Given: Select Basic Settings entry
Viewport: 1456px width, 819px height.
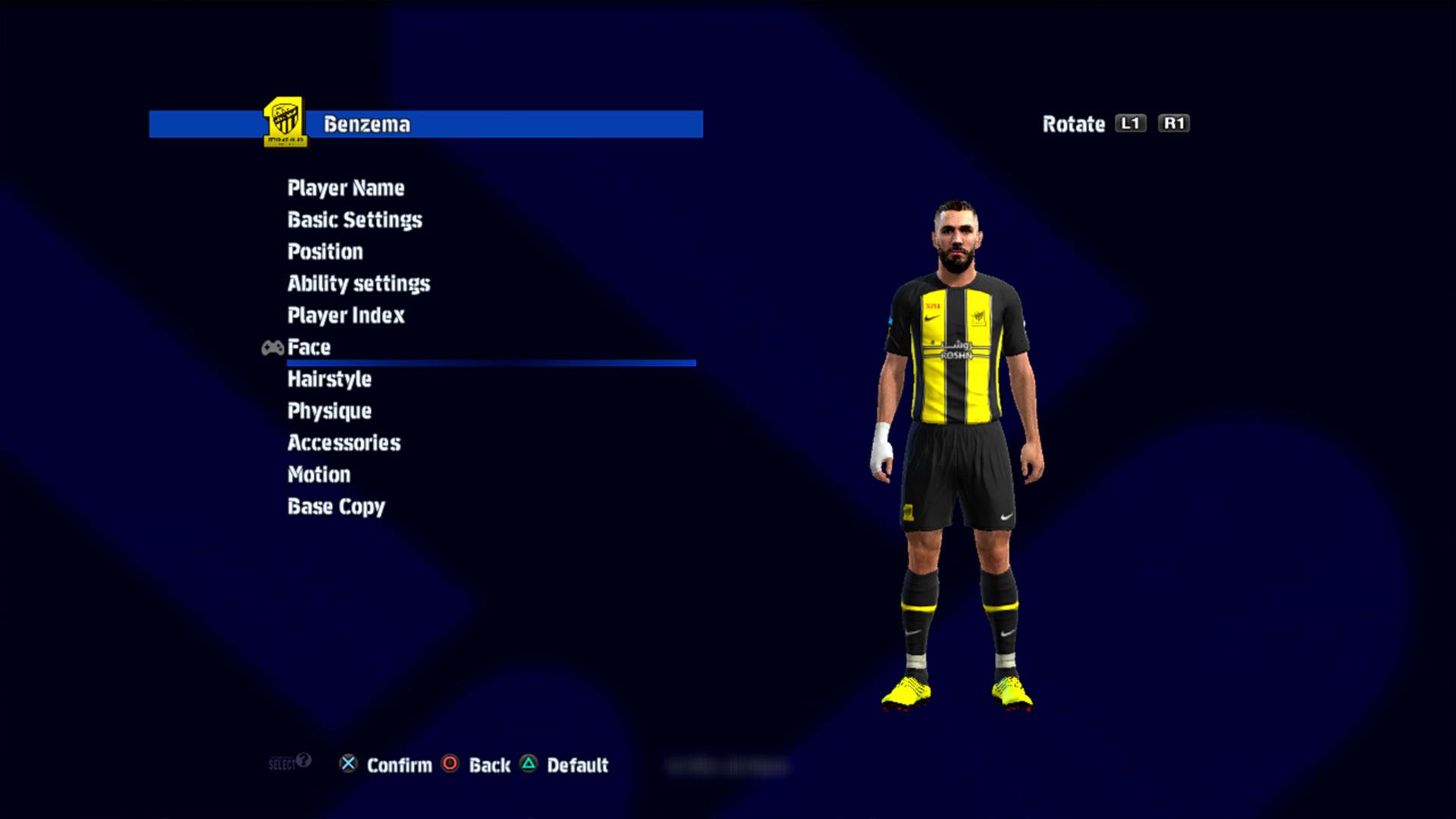Looking at the screenshot, I should 354,220.
